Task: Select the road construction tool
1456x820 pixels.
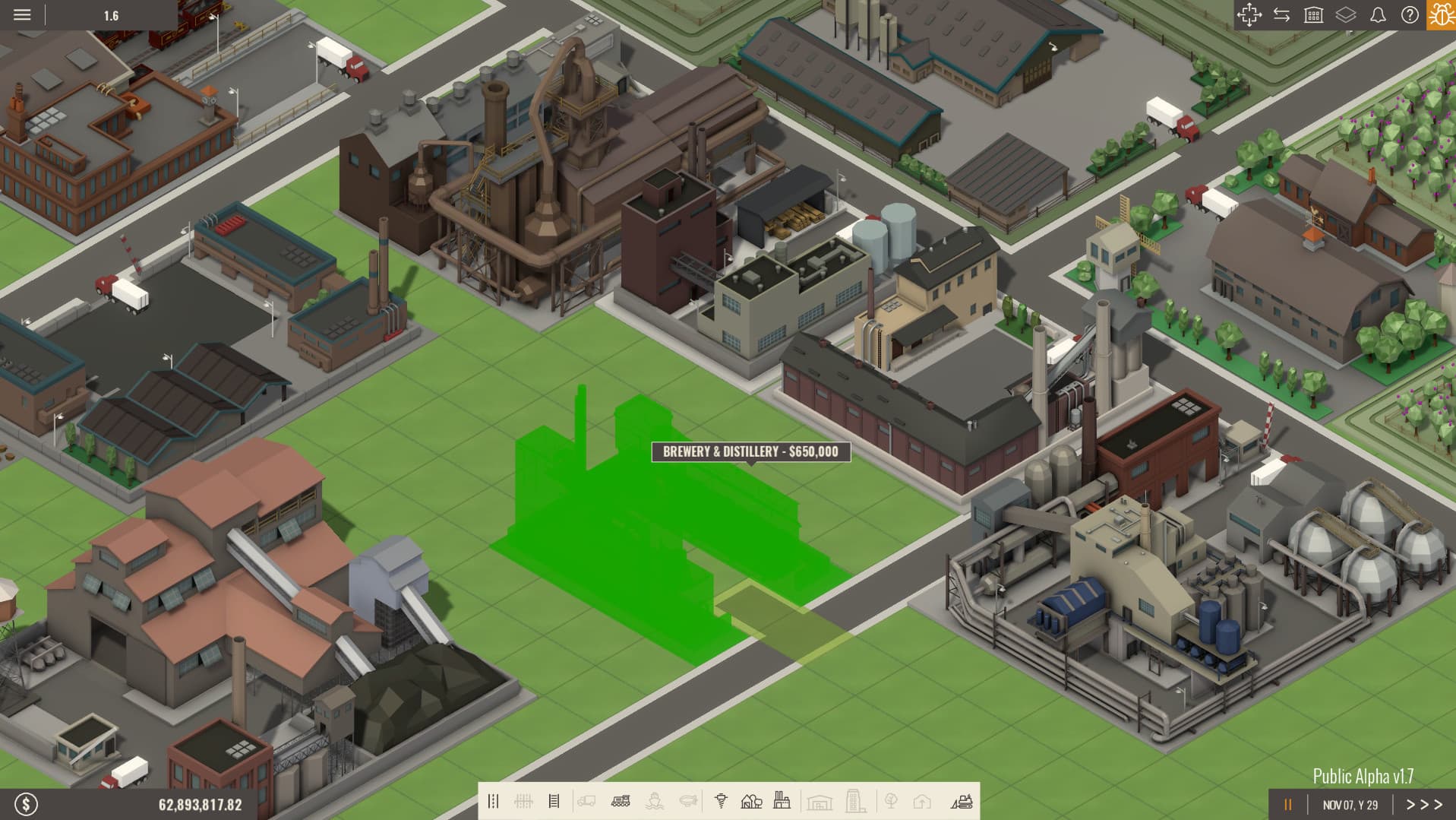Action: click(494, 800)
